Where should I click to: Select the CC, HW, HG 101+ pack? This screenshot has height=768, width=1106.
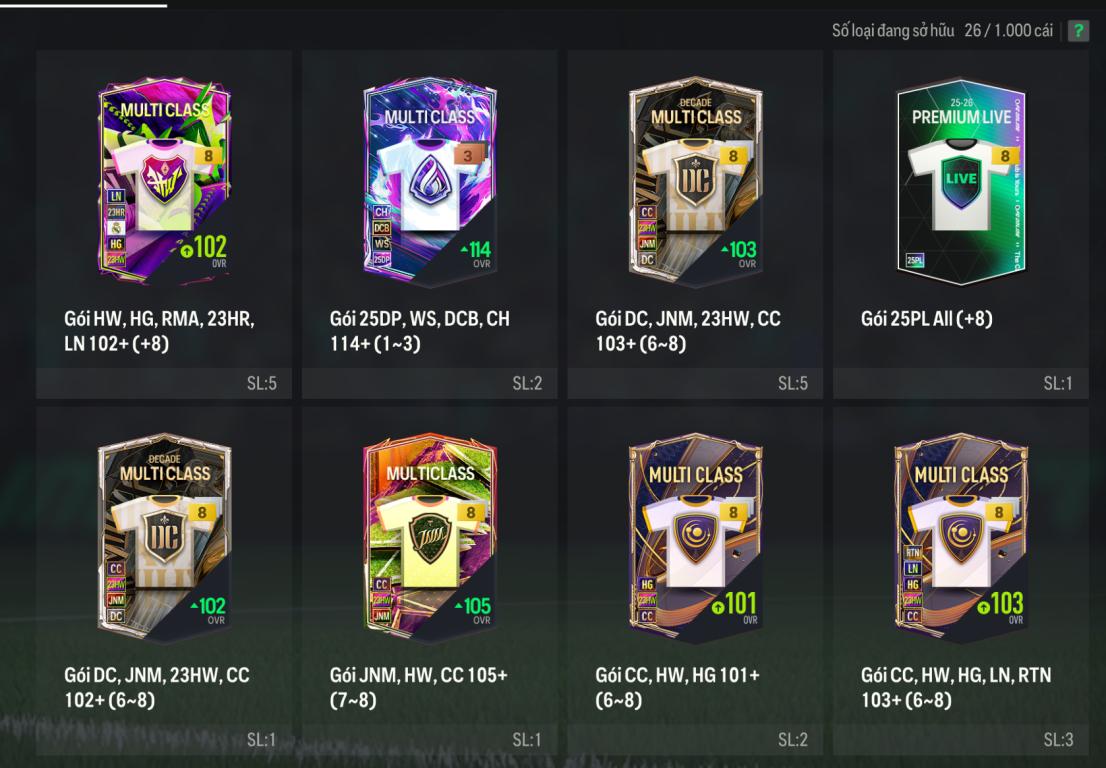[x=695, y=537]
